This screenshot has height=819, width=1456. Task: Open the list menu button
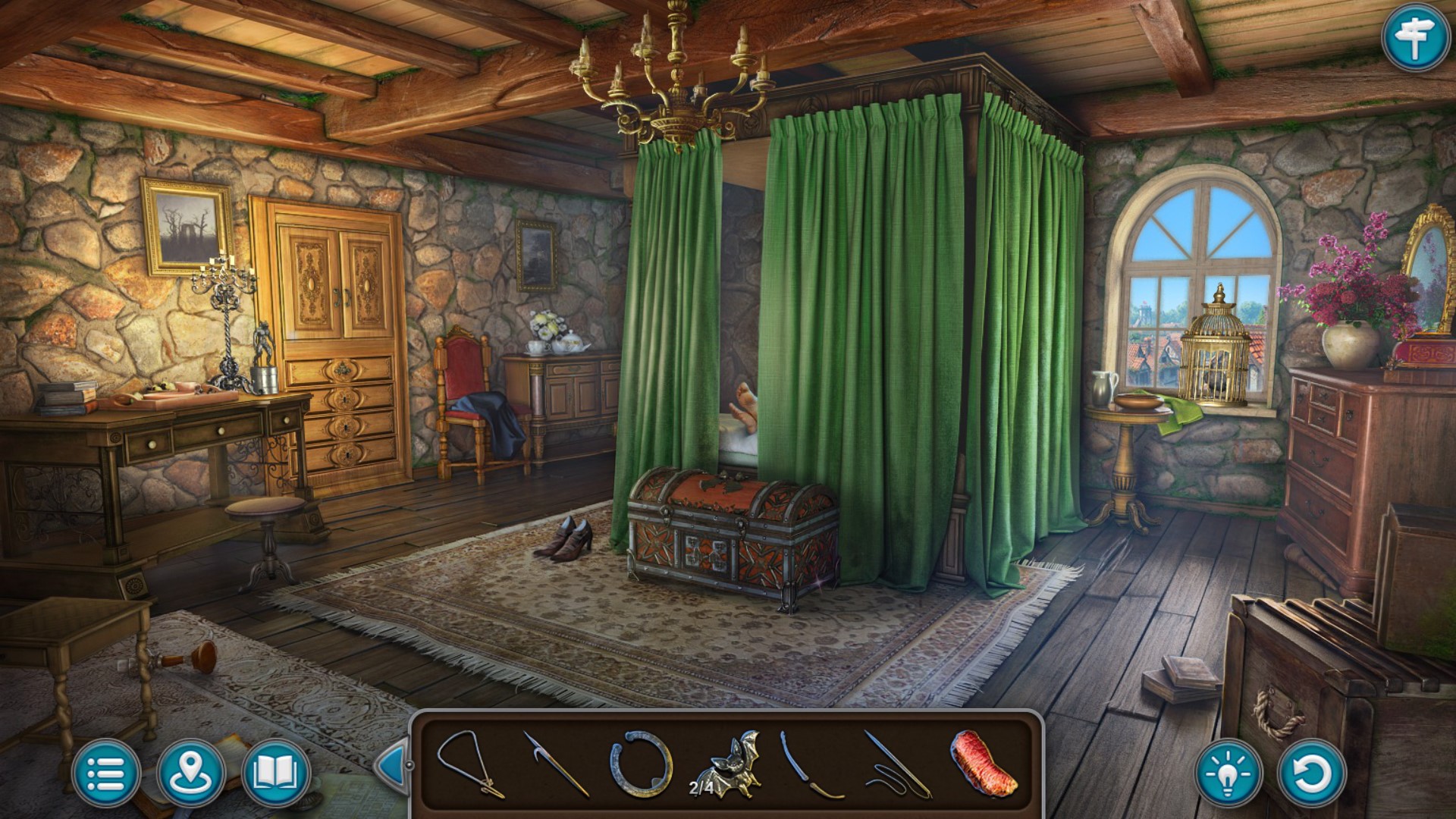106,773
